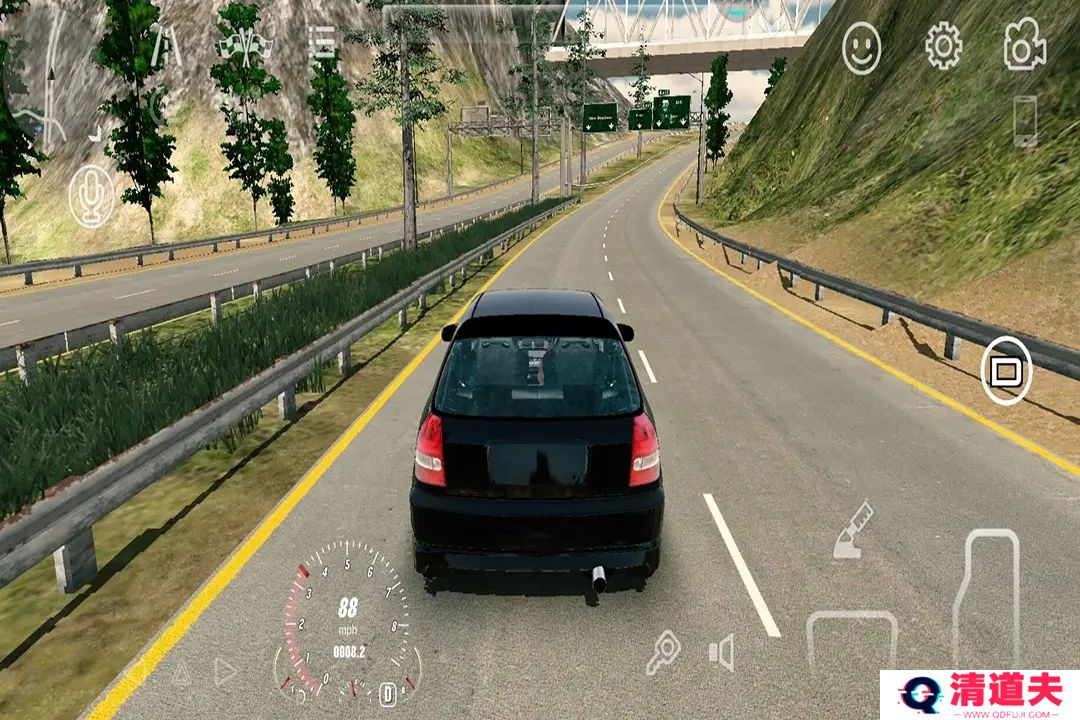Image resolution: width=1080 pixels, height=720 pixels.
Task: Activate the left turn signal arrow
Action: 180,672
